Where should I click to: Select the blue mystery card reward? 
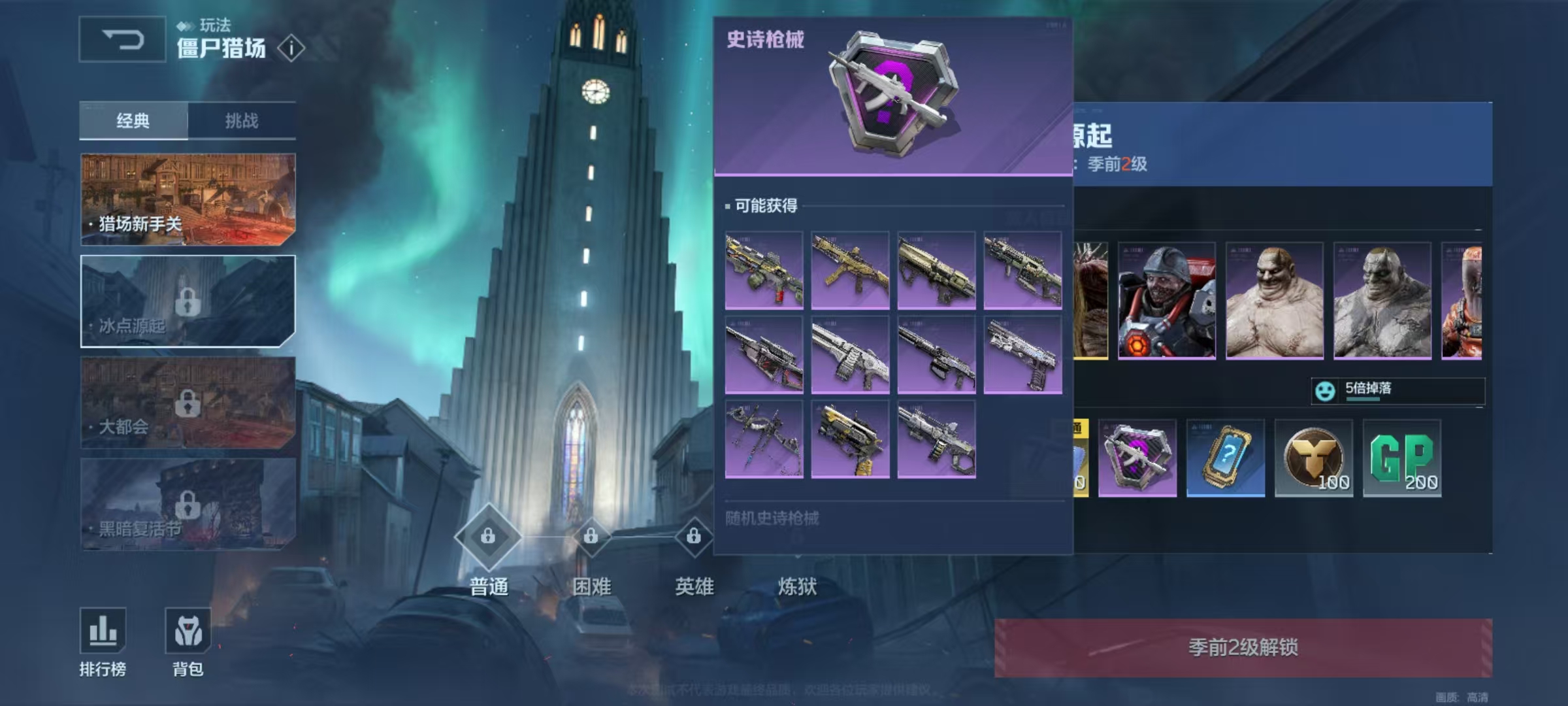[x=1226, y=458]
